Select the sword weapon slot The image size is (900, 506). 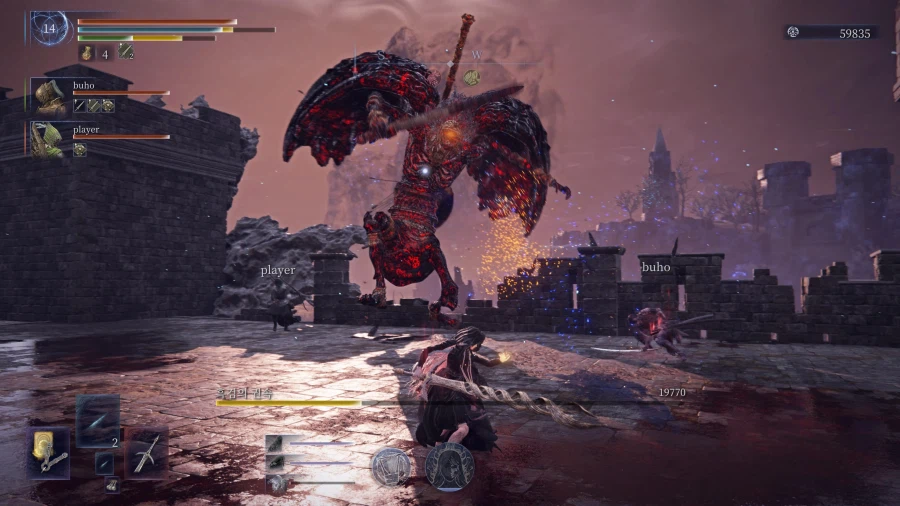click(146, 453)
